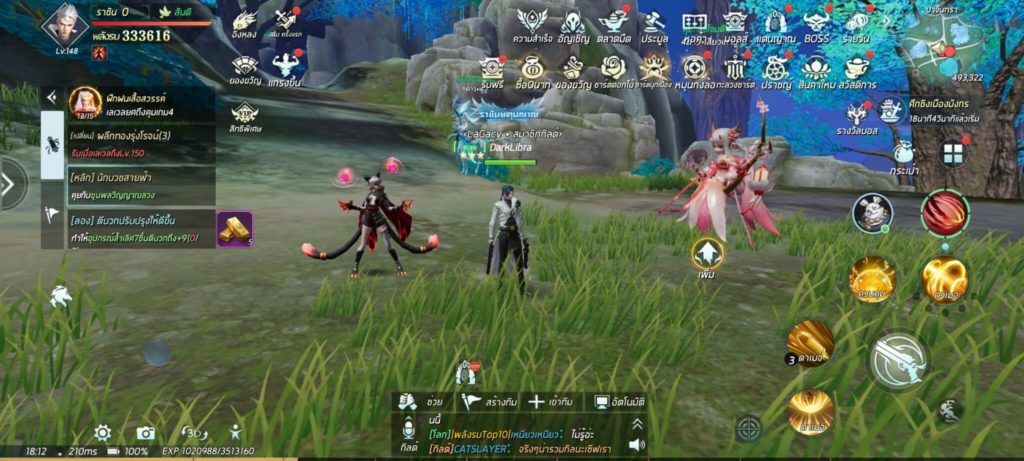This screenshot has height=461, width=1024.
Task: Claim the gold bars quest reward
Action: pos(235,229)
